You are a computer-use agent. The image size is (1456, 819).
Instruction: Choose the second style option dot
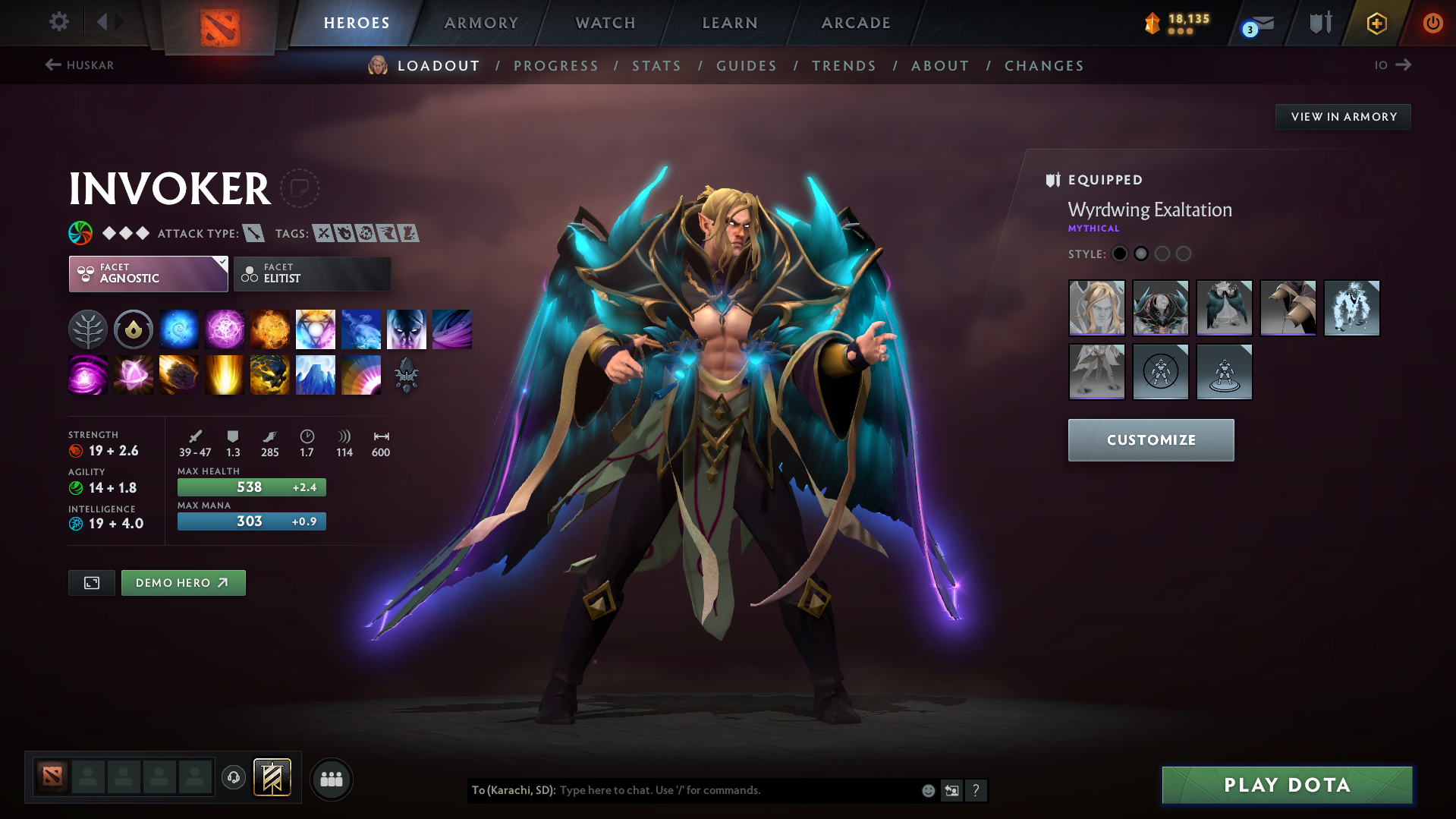(x=1141, y=254)
